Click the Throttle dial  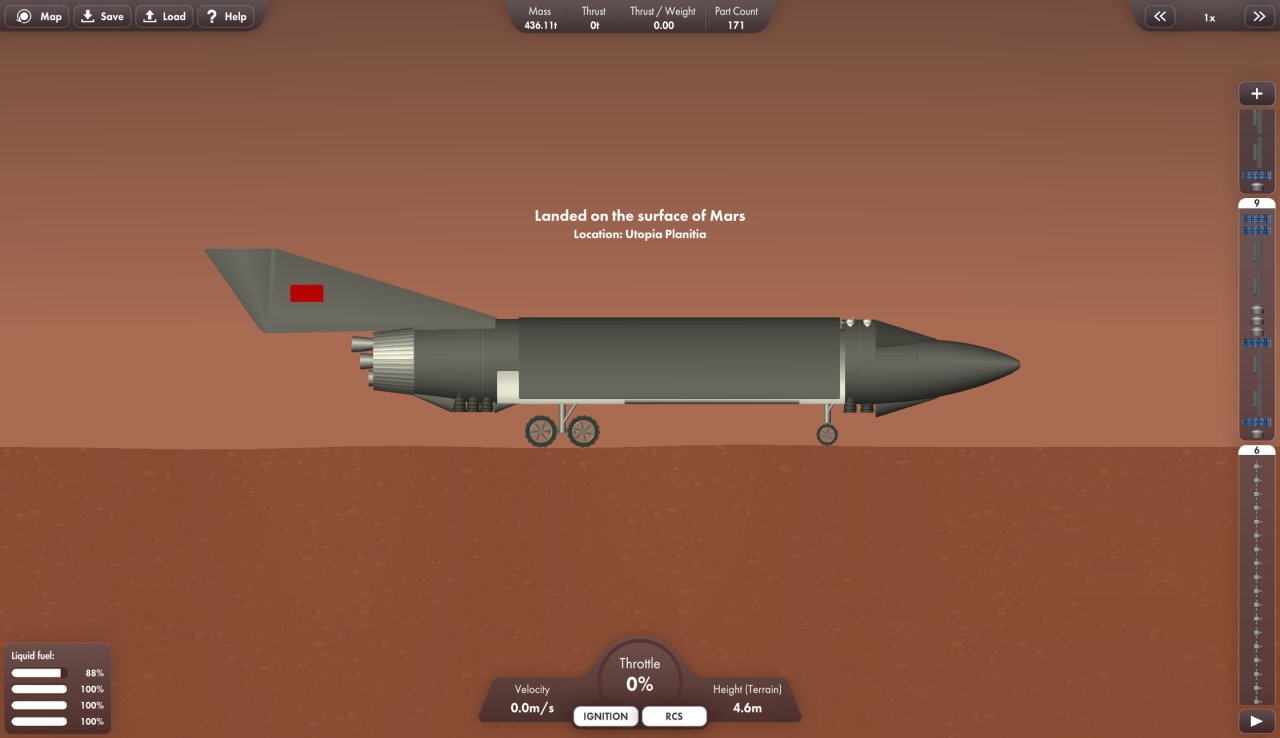coord(639,674)
